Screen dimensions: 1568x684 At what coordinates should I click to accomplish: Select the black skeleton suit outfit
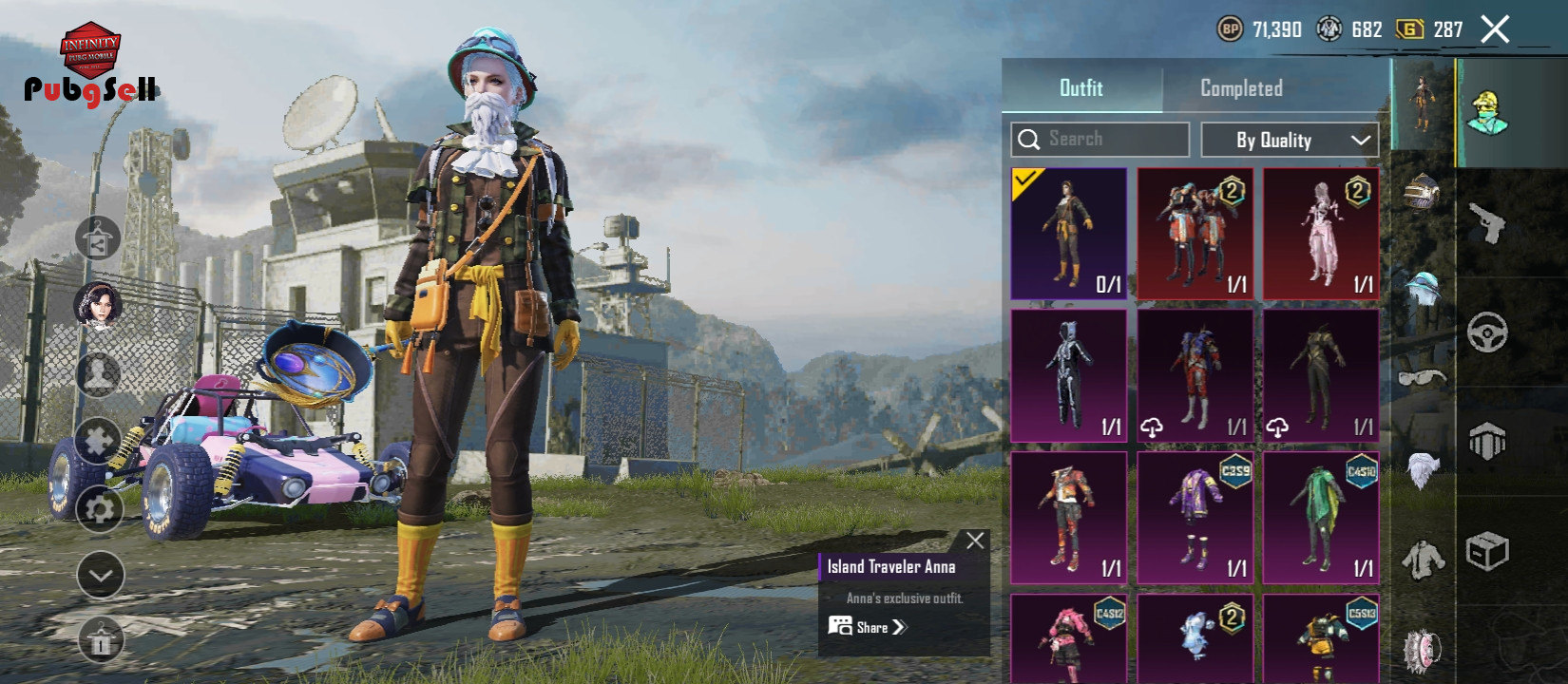1069,376
